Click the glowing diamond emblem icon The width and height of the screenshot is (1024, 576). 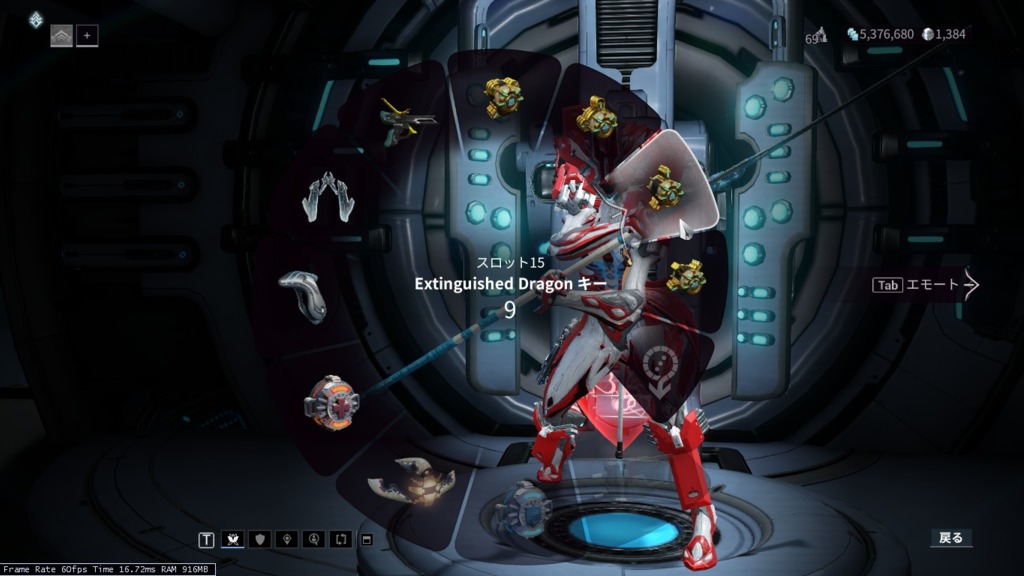36,19
